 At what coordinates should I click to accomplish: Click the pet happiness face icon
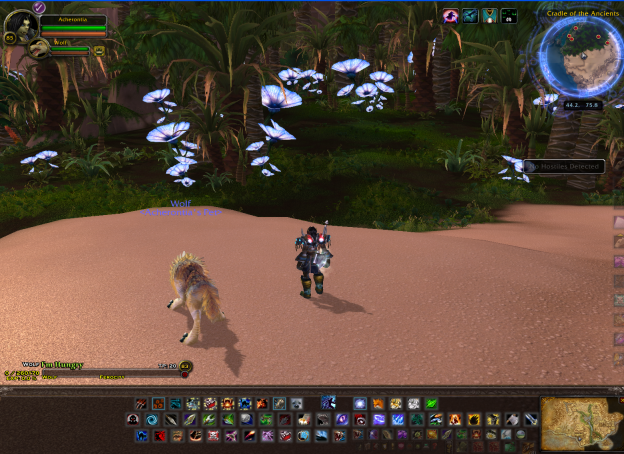tap(99, 49)
